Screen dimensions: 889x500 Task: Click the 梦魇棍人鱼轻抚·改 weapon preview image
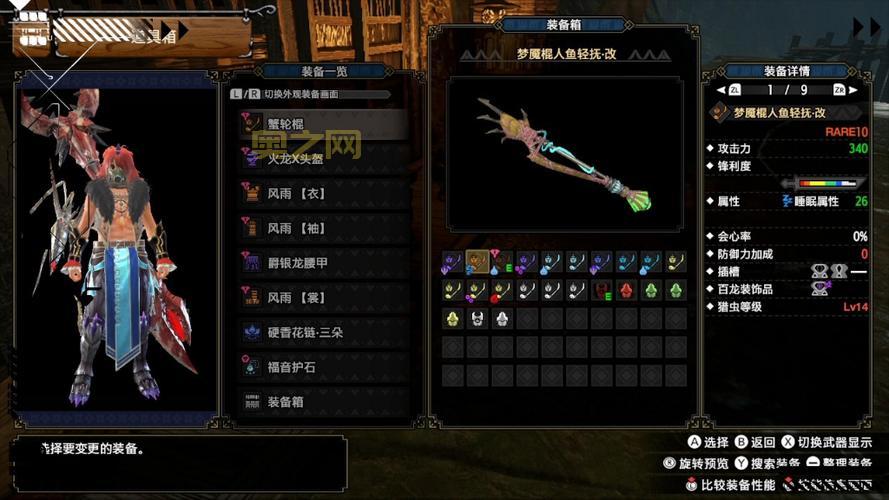pyautogui.click(x=566, y=154)
